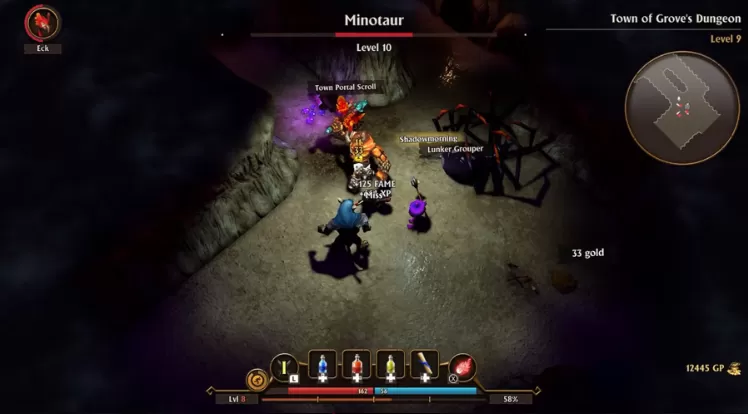The width and height of the screenshot is (748, 414).
Task: Use the blue mana potion slot
Action: pyautogui.click(x=322, y=365)
